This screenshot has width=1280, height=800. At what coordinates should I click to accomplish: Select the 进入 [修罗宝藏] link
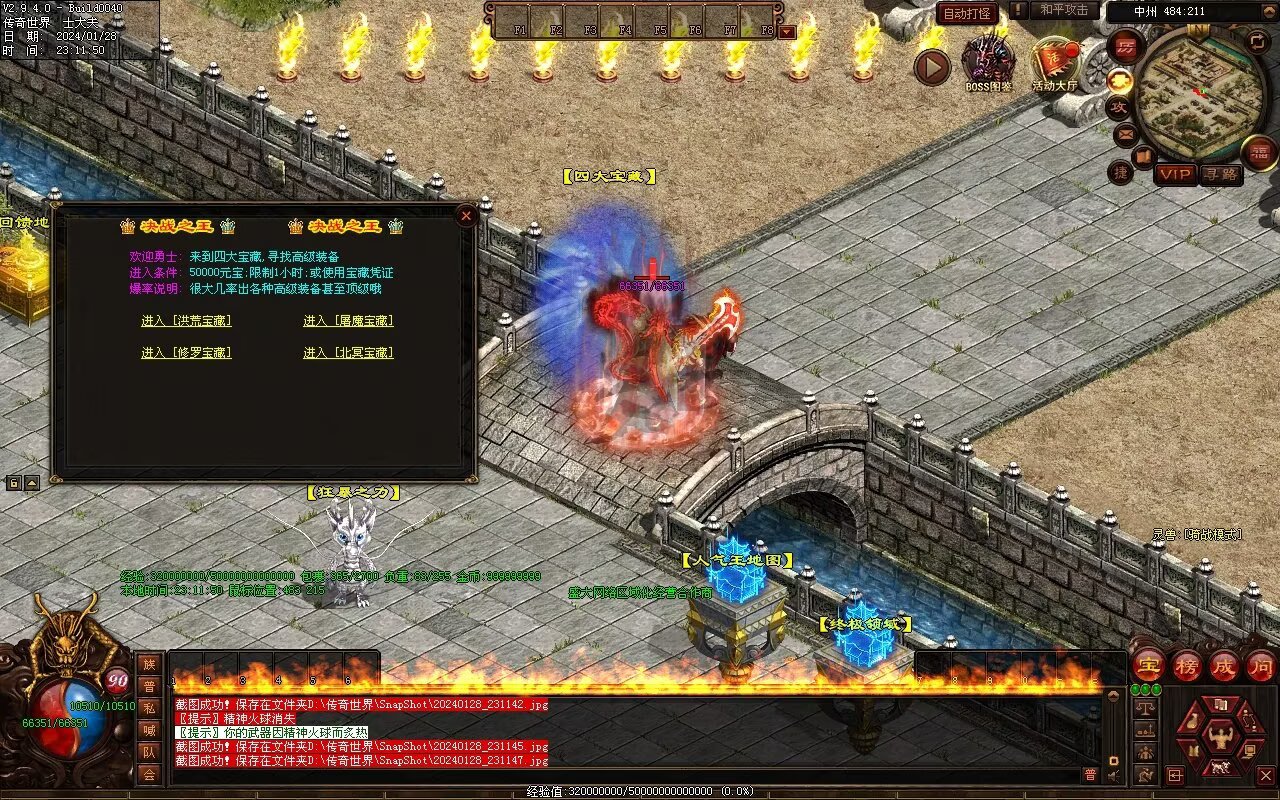(186, 353)
